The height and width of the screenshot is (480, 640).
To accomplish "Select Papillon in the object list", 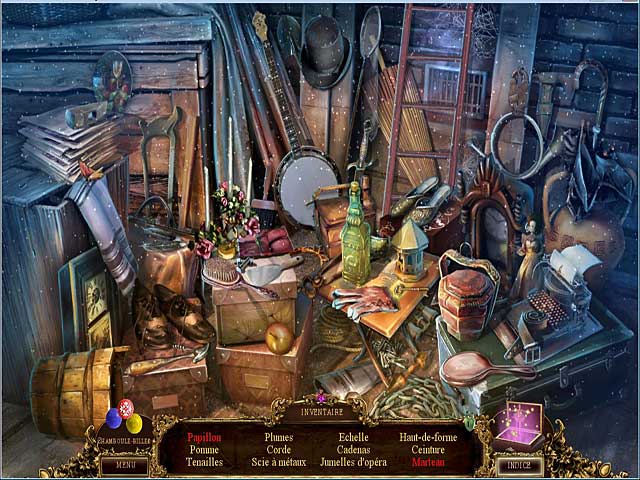I will (x=204, y=437).
